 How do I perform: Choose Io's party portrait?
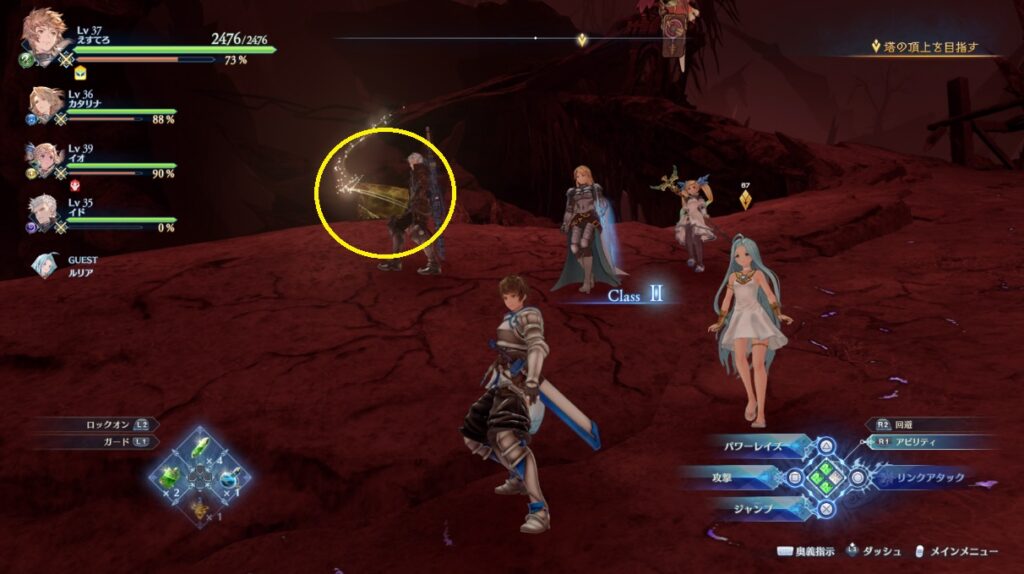46,159
